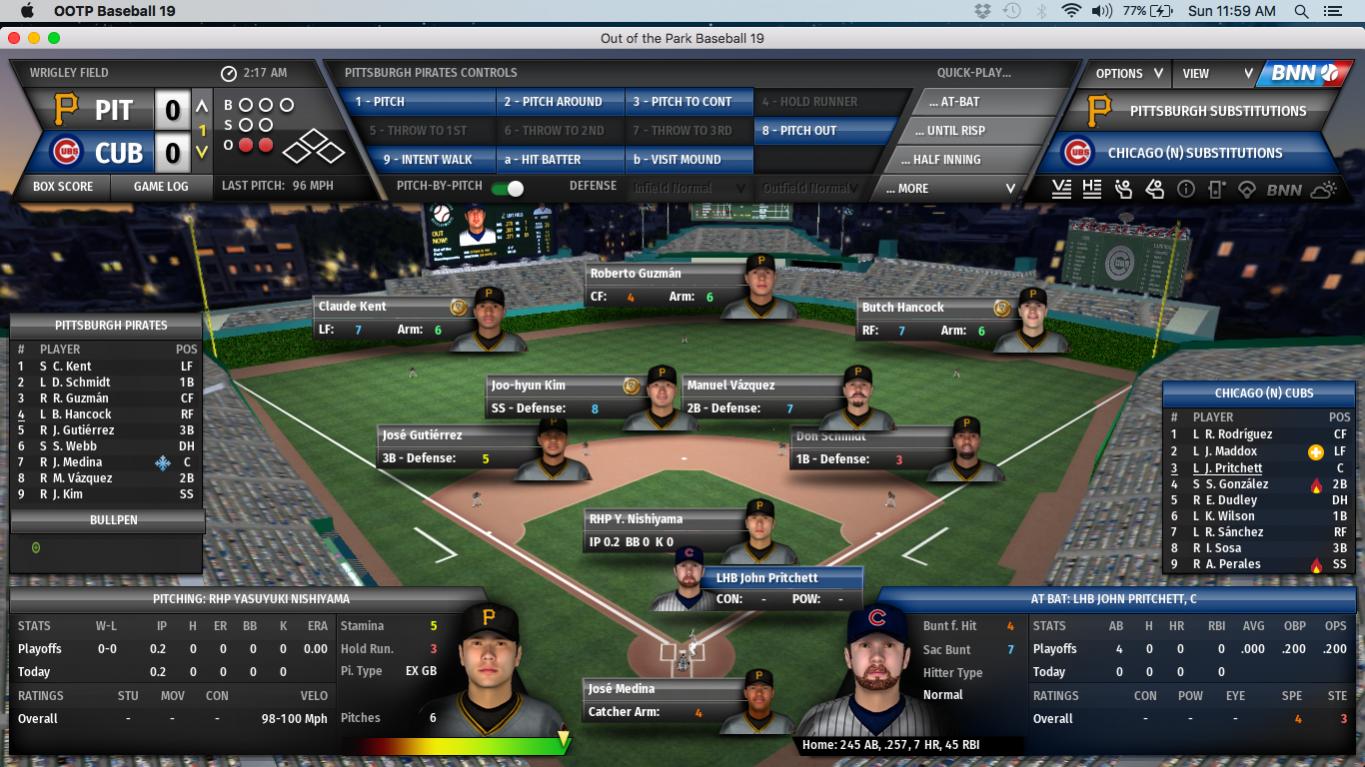Open the Options dropdown
Viewport: 1365px width, 767px height.
[1129, 73]
